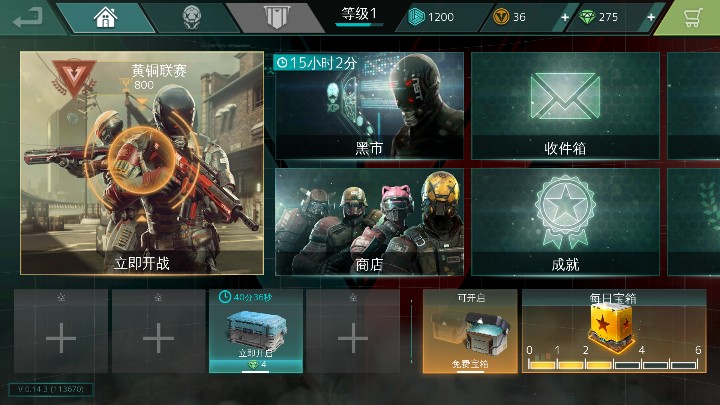The image size is (720, 405).
Task: Open the shopping cart store
Action: coord(692,17)
